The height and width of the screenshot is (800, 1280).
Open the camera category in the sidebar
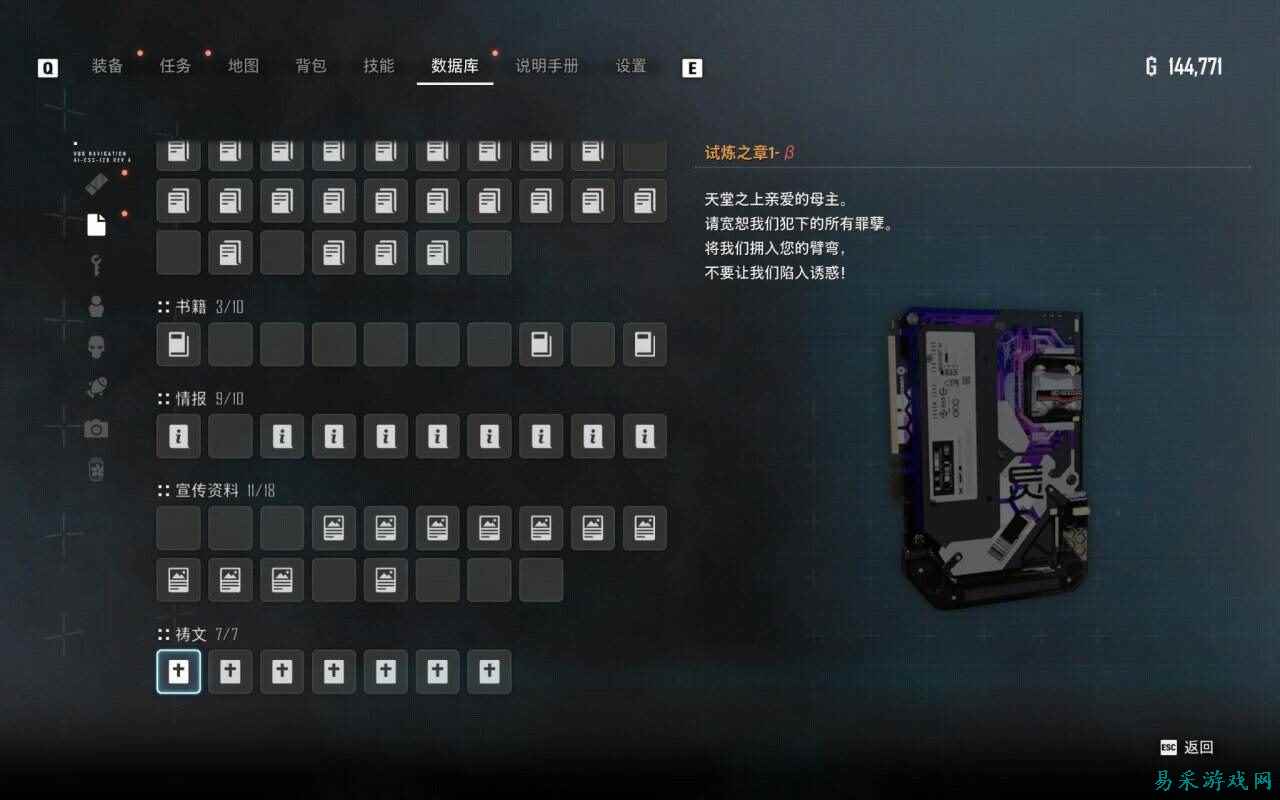(x=95, y=427)
